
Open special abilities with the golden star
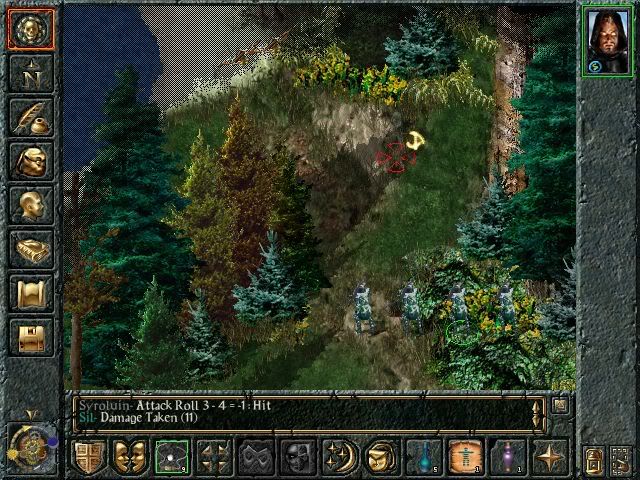click(x=550, y=457)
